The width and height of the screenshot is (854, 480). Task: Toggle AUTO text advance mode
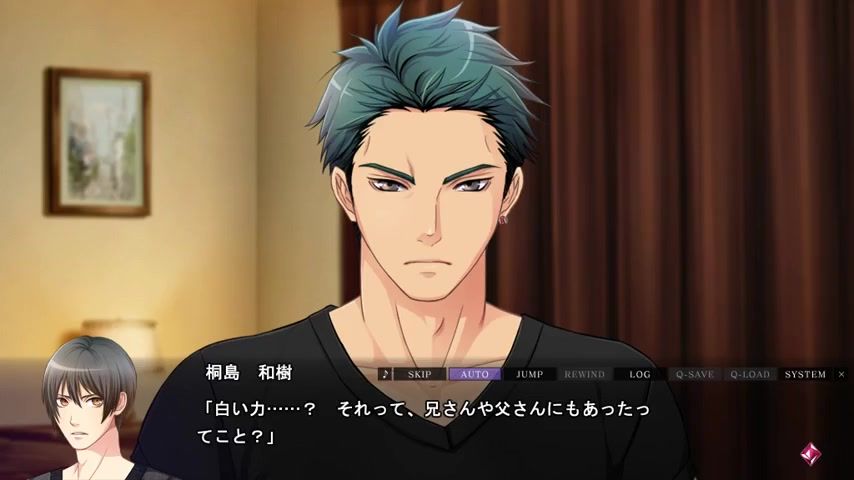pos(474,374)
